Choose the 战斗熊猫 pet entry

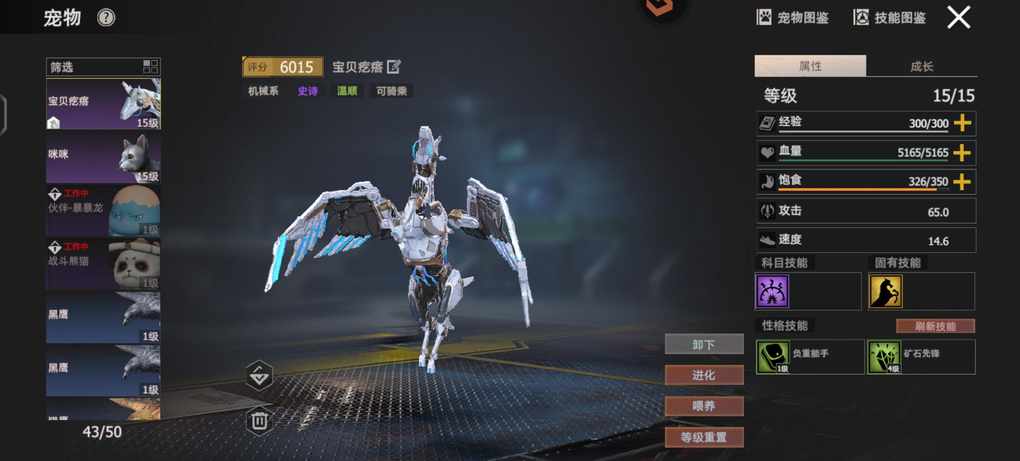coord(103,264)
